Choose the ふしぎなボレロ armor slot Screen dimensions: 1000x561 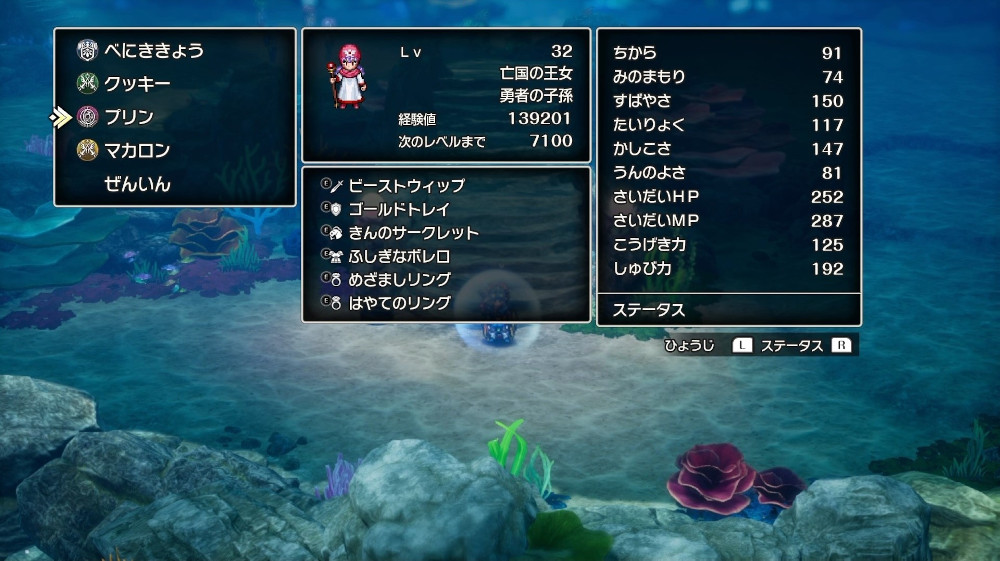pos(399,256)
